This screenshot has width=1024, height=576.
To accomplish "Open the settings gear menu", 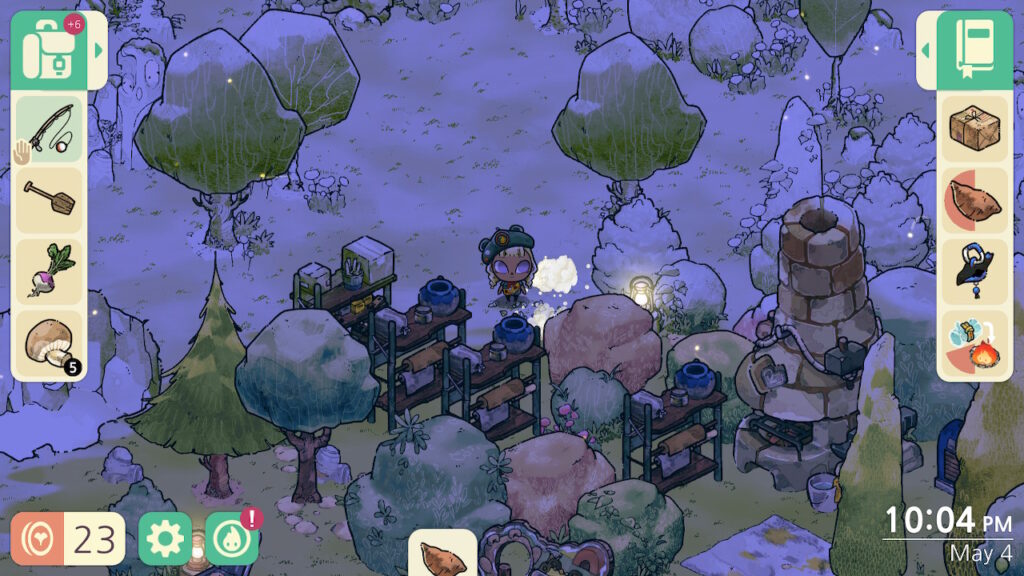I will point(165,539).
